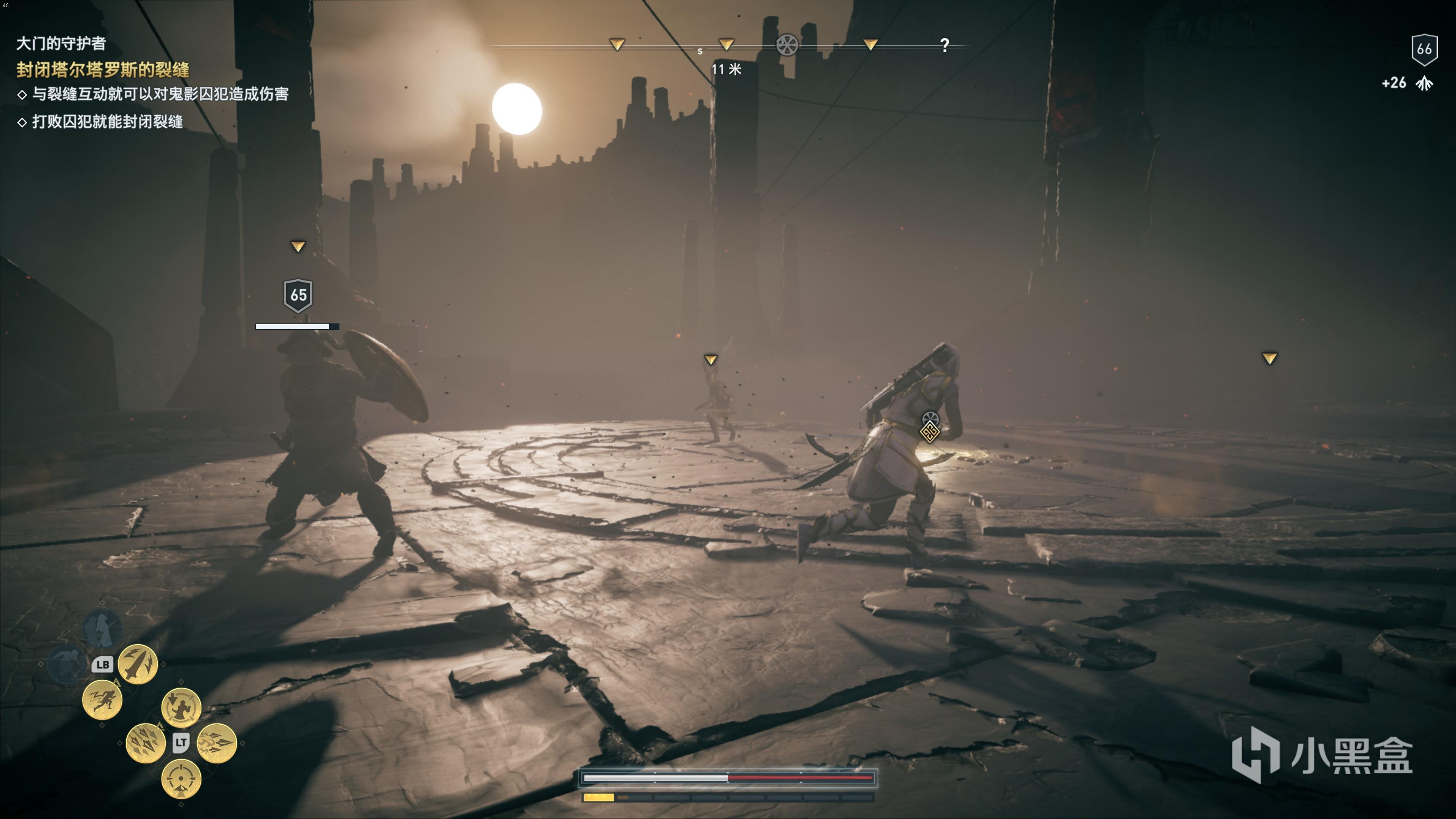Select the wheel objective marker on compass

(787, 45)
